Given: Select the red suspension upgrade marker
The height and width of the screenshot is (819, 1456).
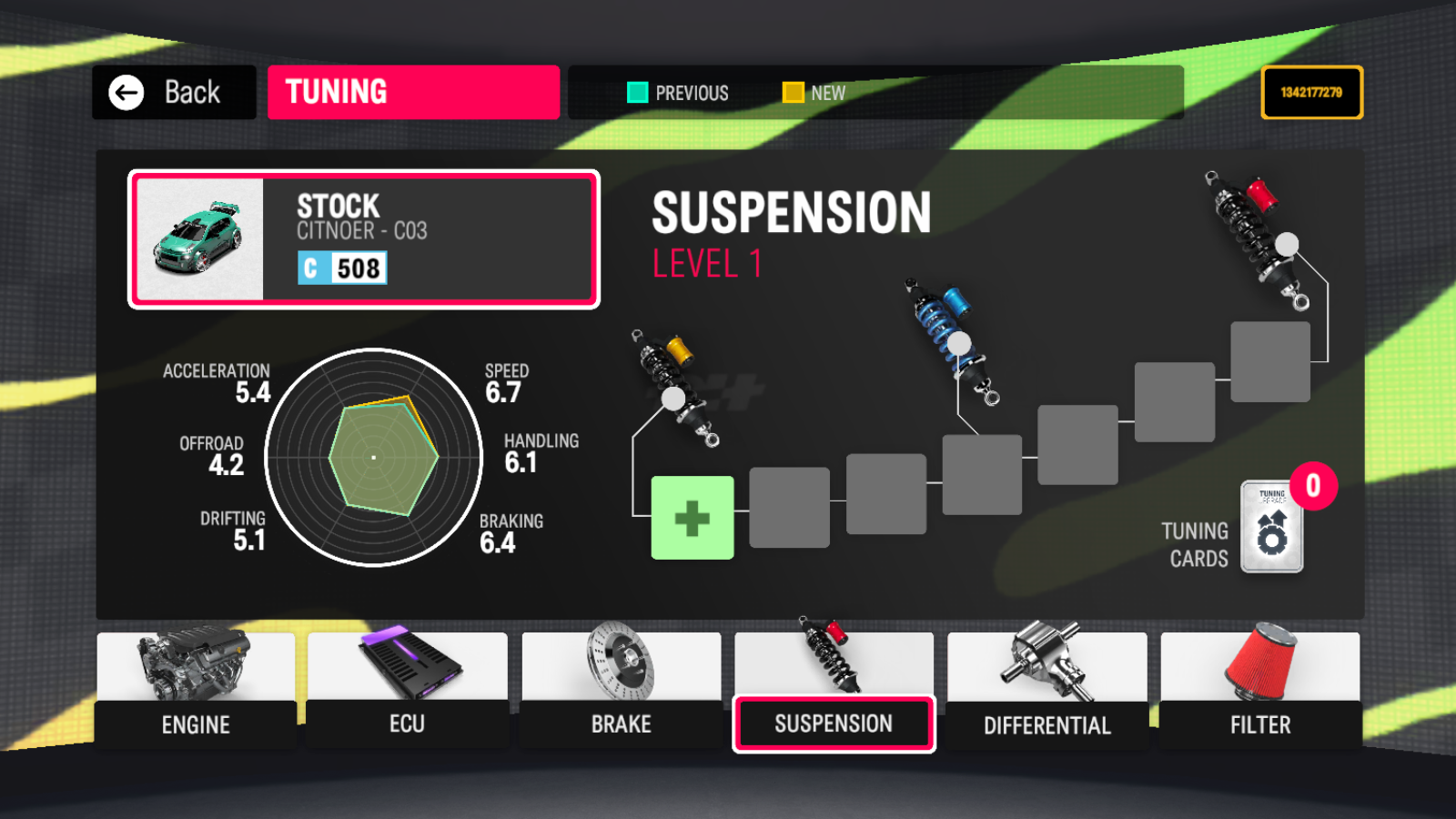Looking at the screenshot, I should click(1287, 244).
